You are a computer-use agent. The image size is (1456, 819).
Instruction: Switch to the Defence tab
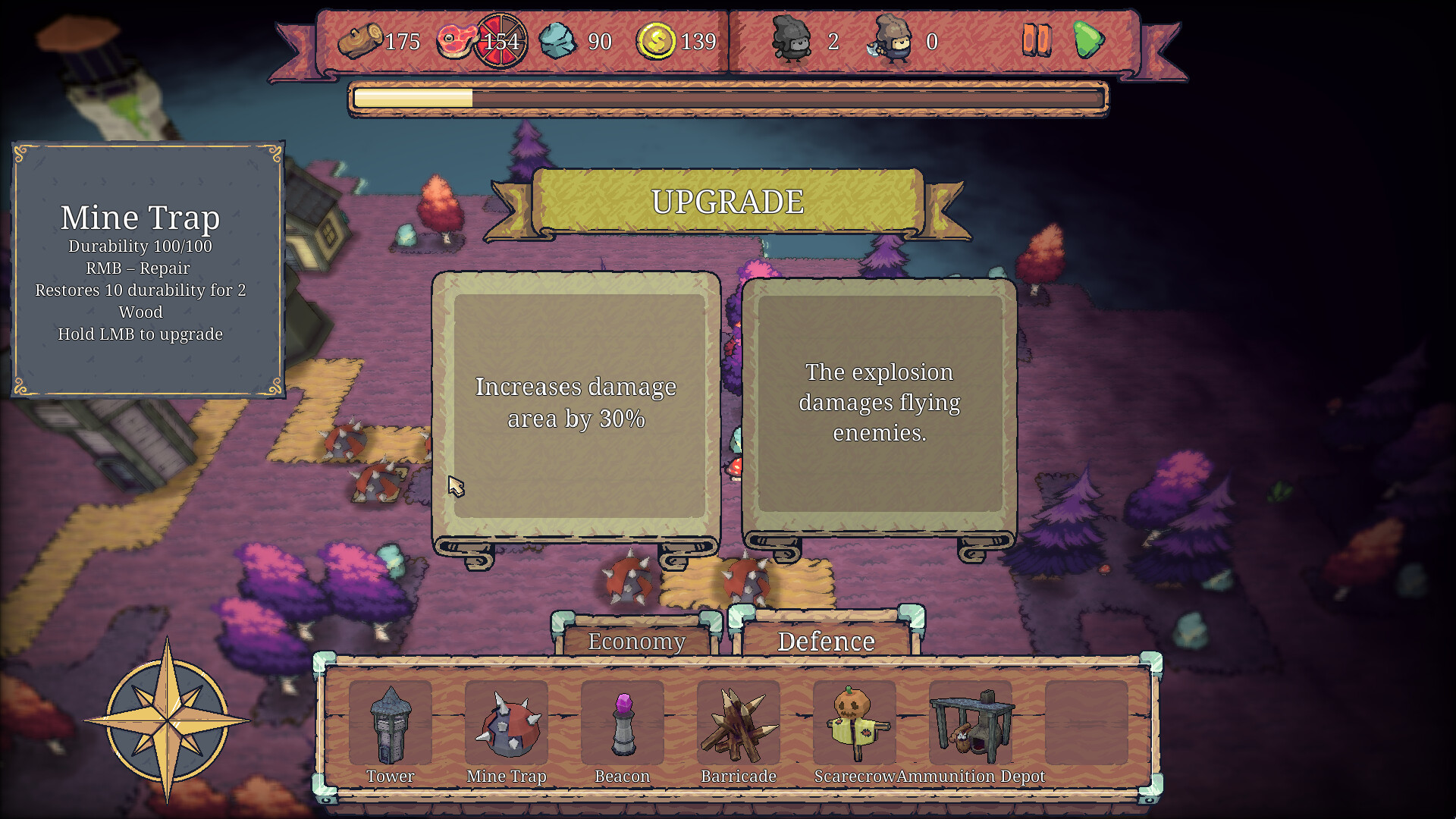826,641
